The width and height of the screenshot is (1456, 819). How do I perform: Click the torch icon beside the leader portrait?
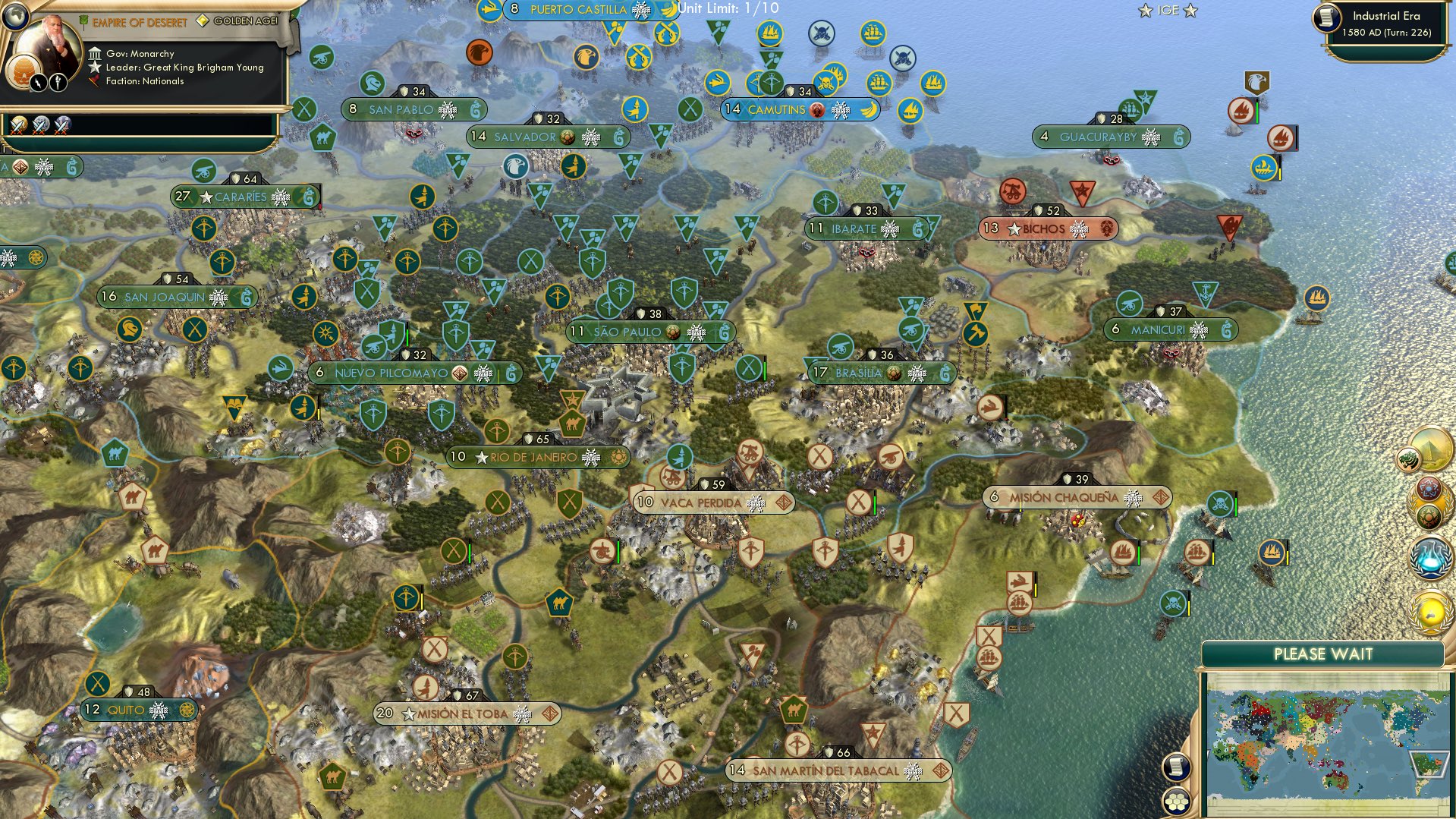point(58,81)
